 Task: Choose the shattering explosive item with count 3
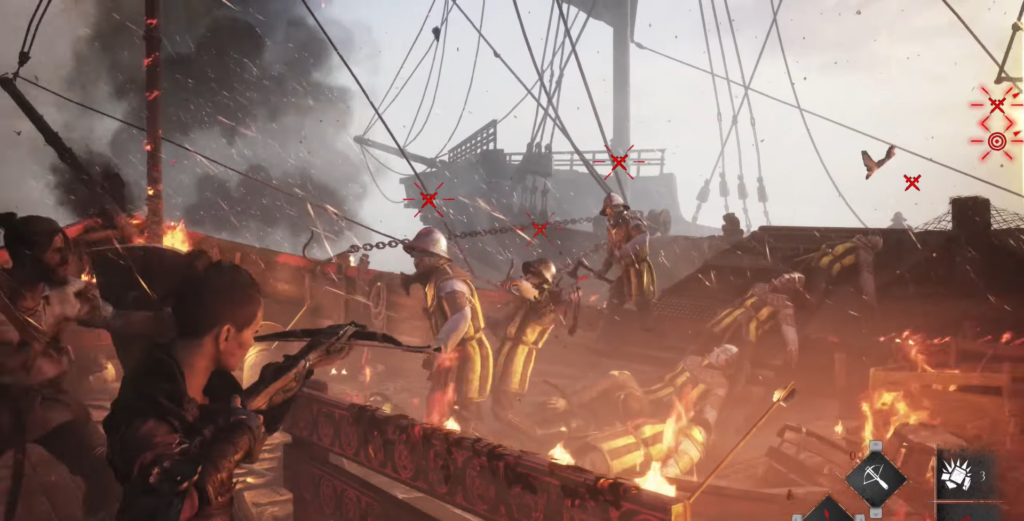(957, 476)
